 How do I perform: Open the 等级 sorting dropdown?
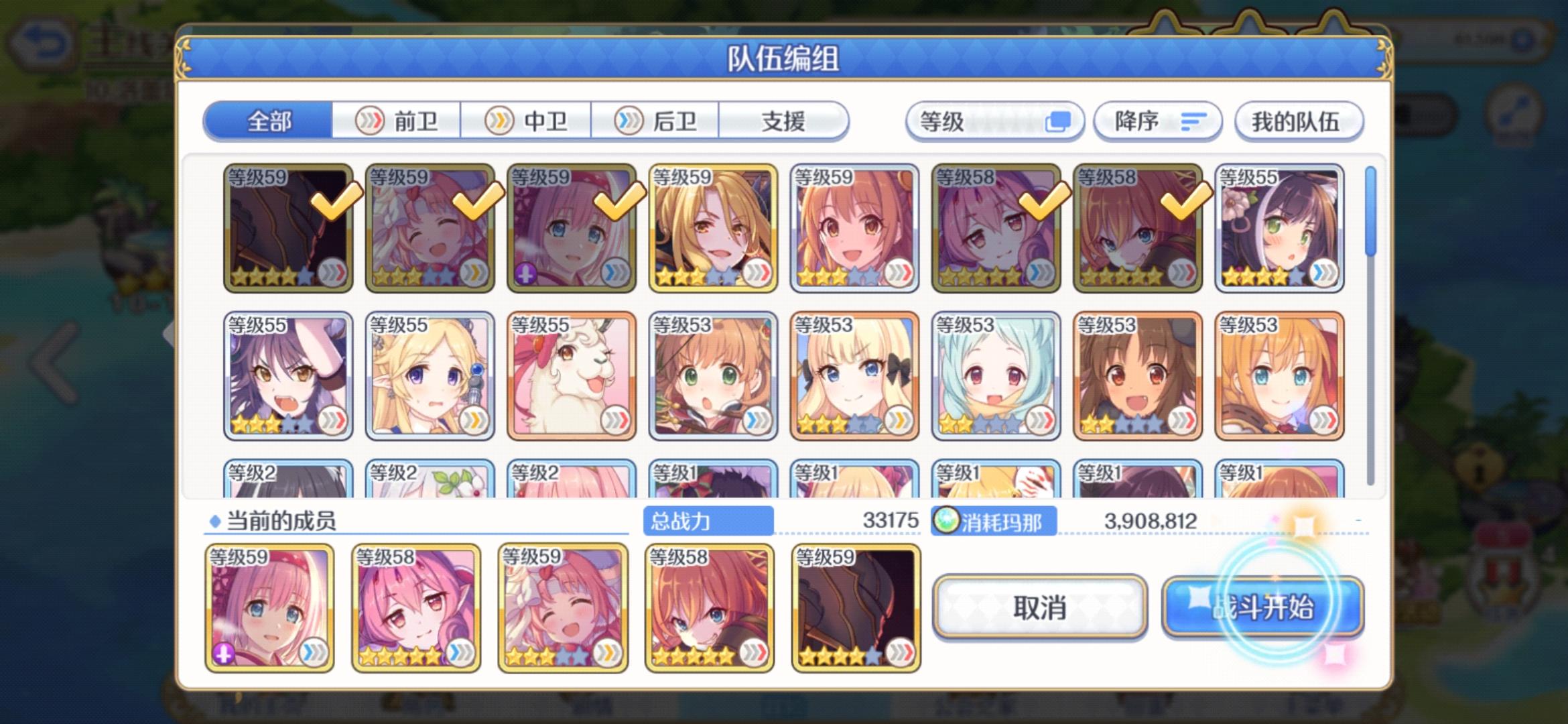(995, 121)
